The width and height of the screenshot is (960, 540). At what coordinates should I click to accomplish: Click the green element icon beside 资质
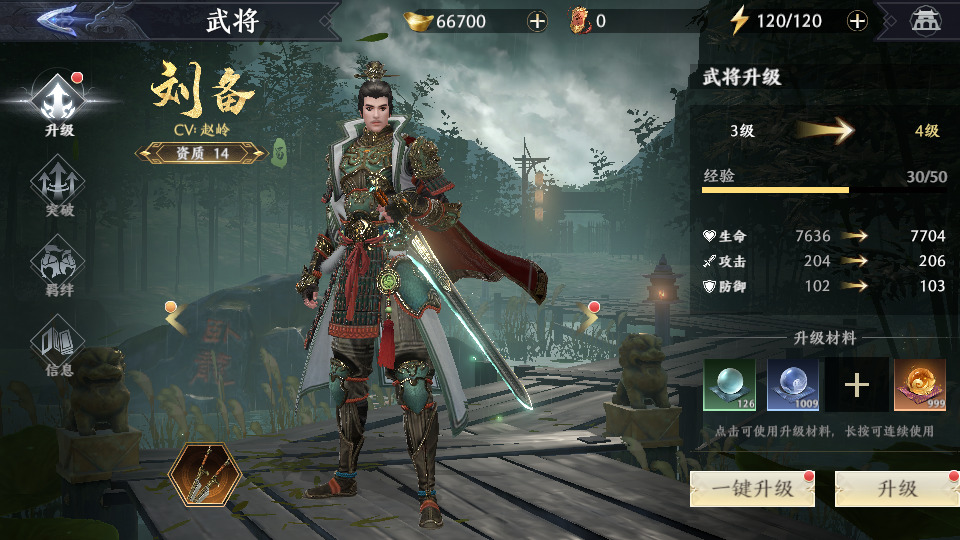point(281,153)
